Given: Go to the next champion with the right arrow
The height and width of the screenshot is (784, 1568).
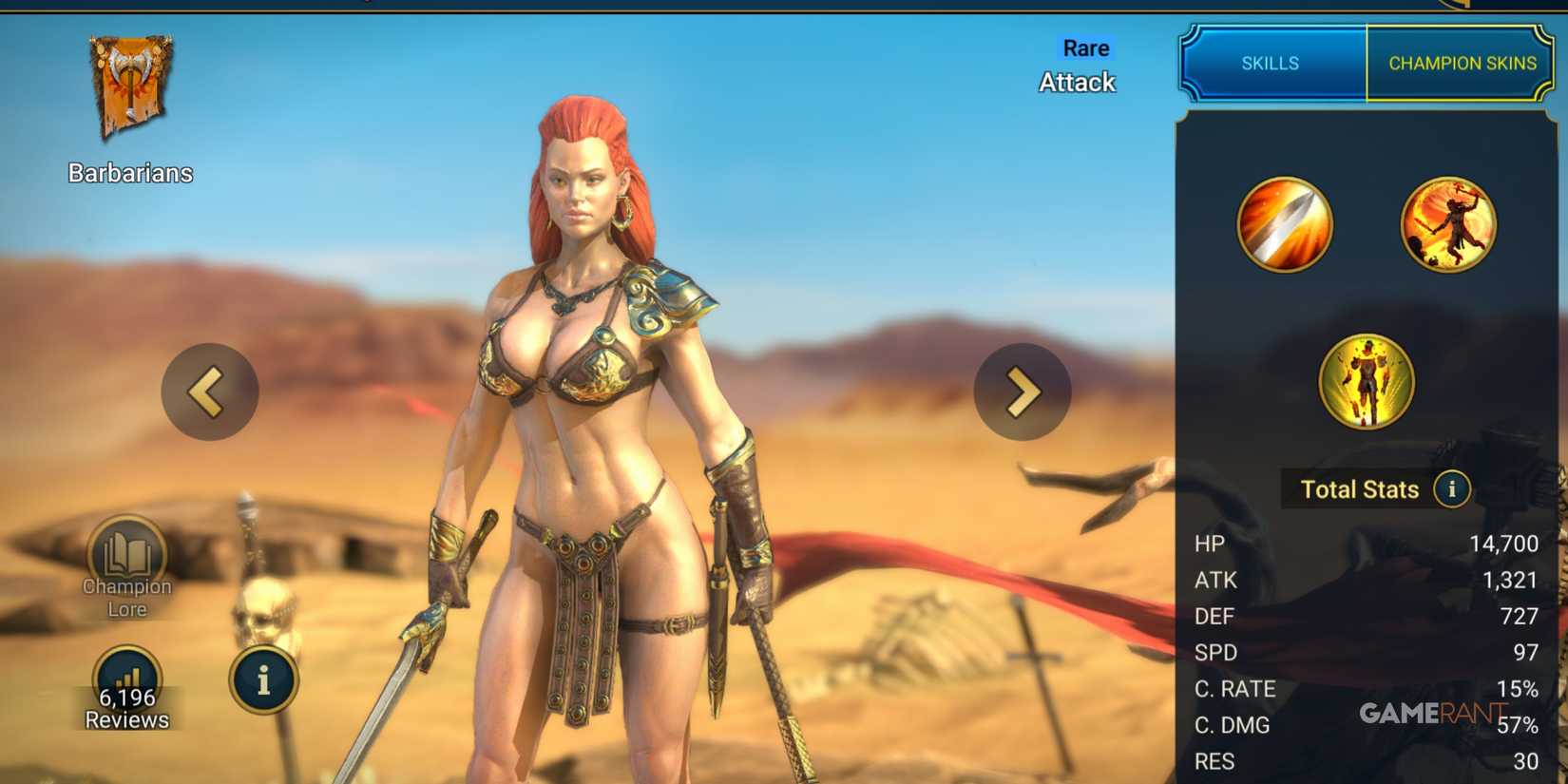Looking at the screenshot, I should pos(1022,392).
